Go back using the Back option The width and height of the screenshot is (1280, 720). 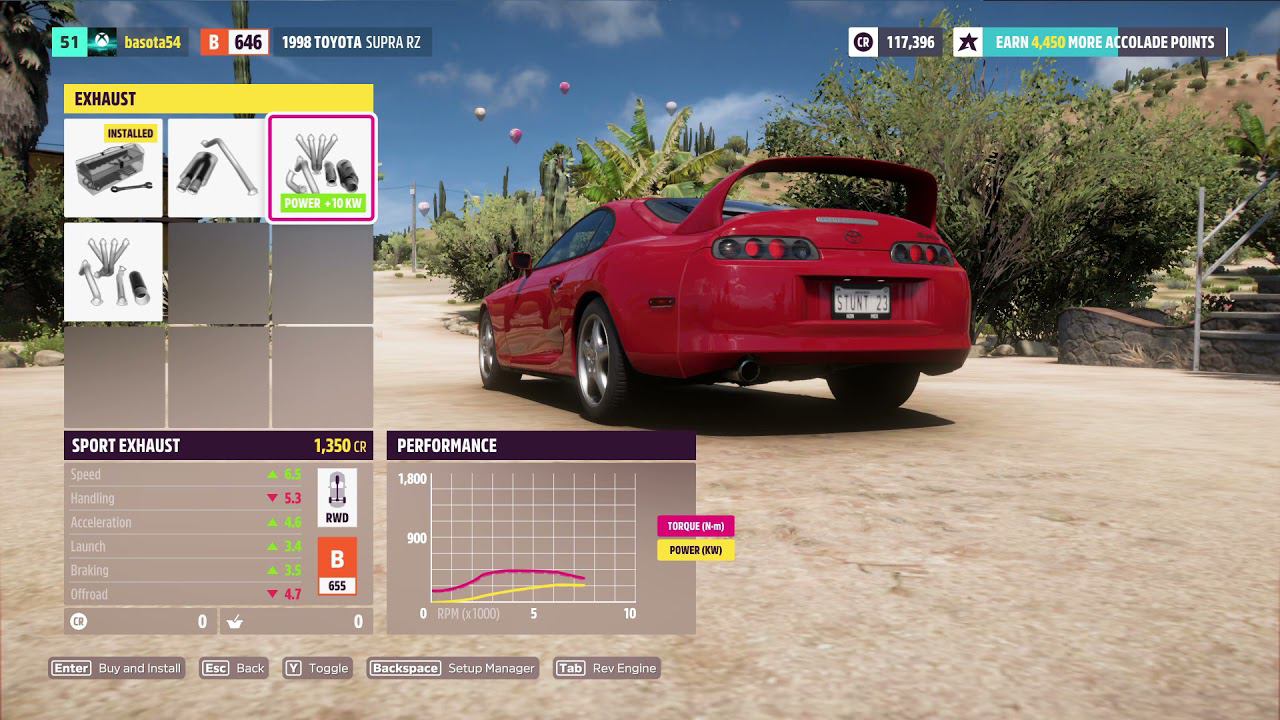coord(234,668)
